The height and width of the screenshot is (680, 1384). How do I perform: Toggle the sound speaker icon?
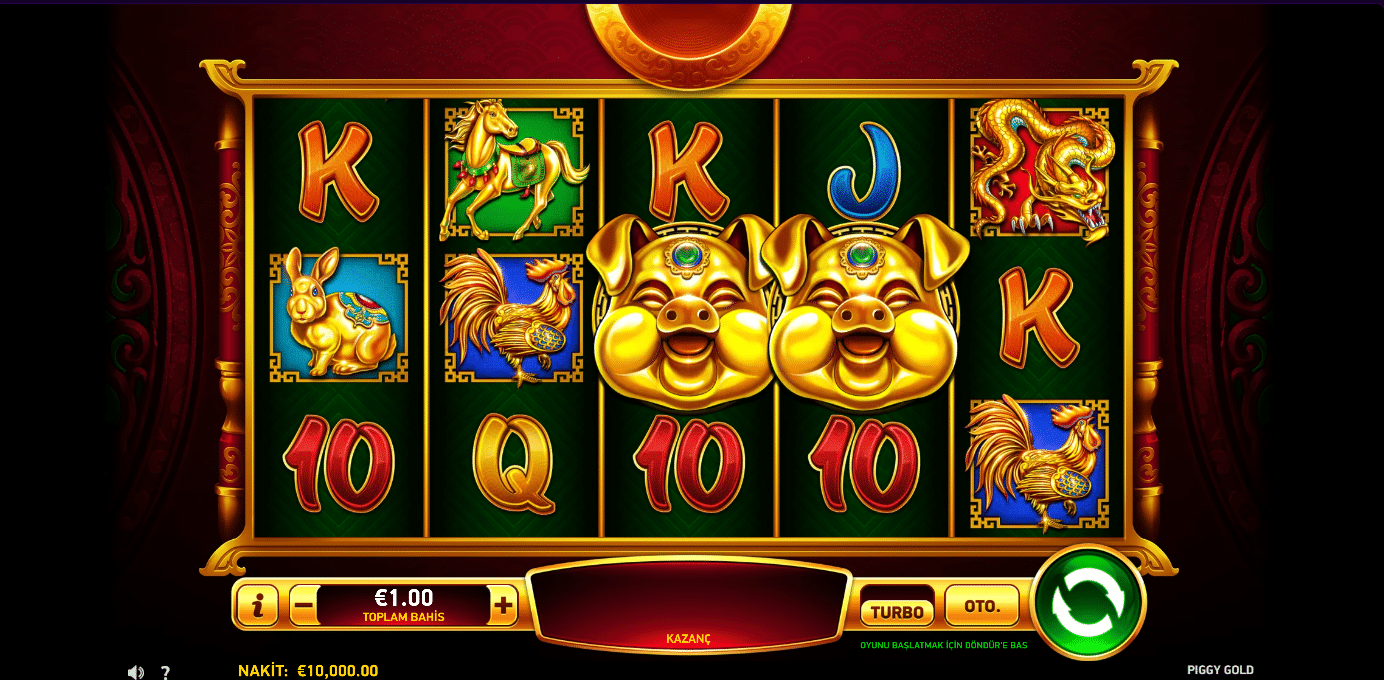pyautogui.click(x=136, y=672)
